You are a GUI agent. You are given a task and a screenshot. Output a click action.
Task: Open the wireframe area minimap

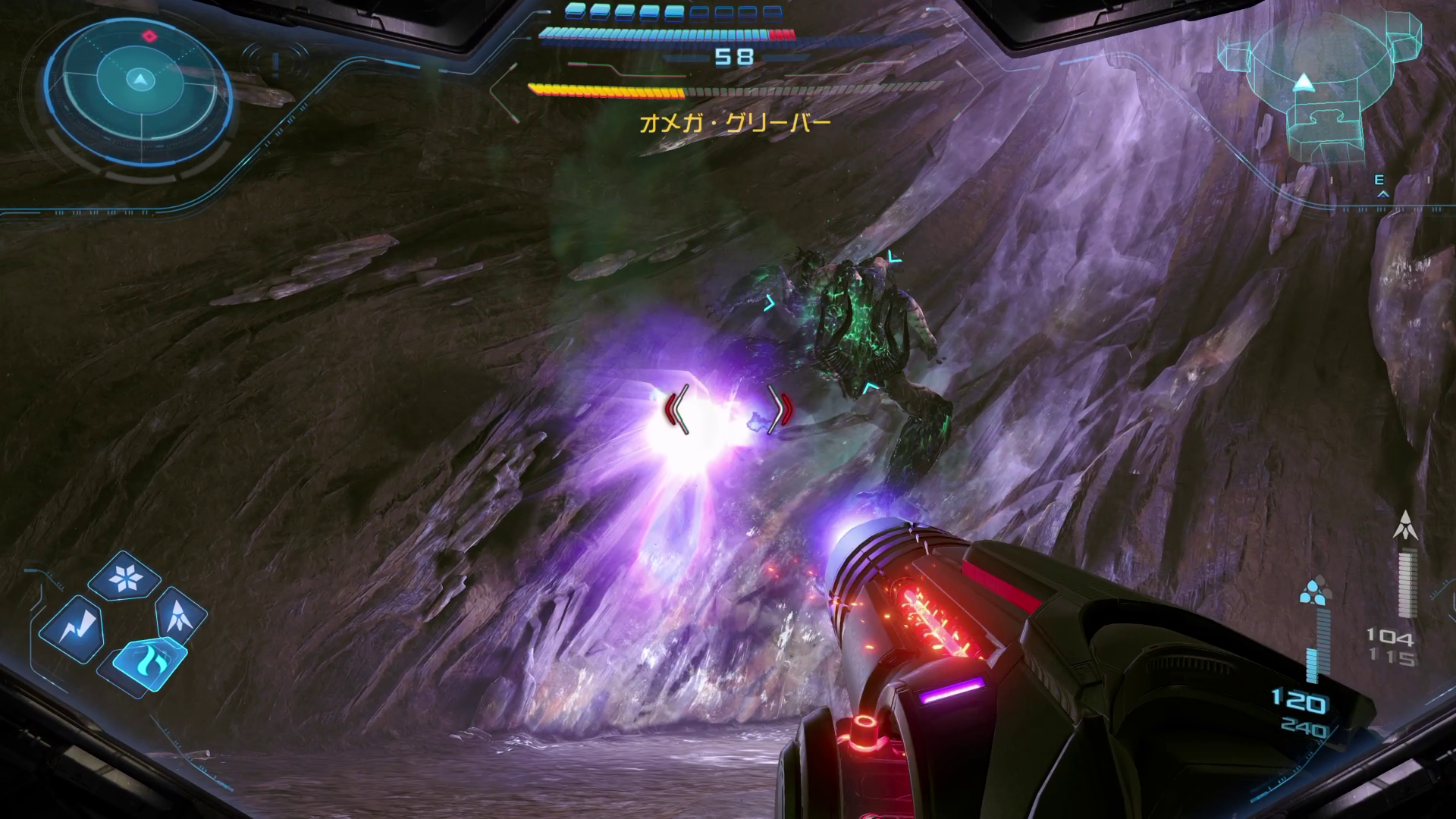point(1319,95)
